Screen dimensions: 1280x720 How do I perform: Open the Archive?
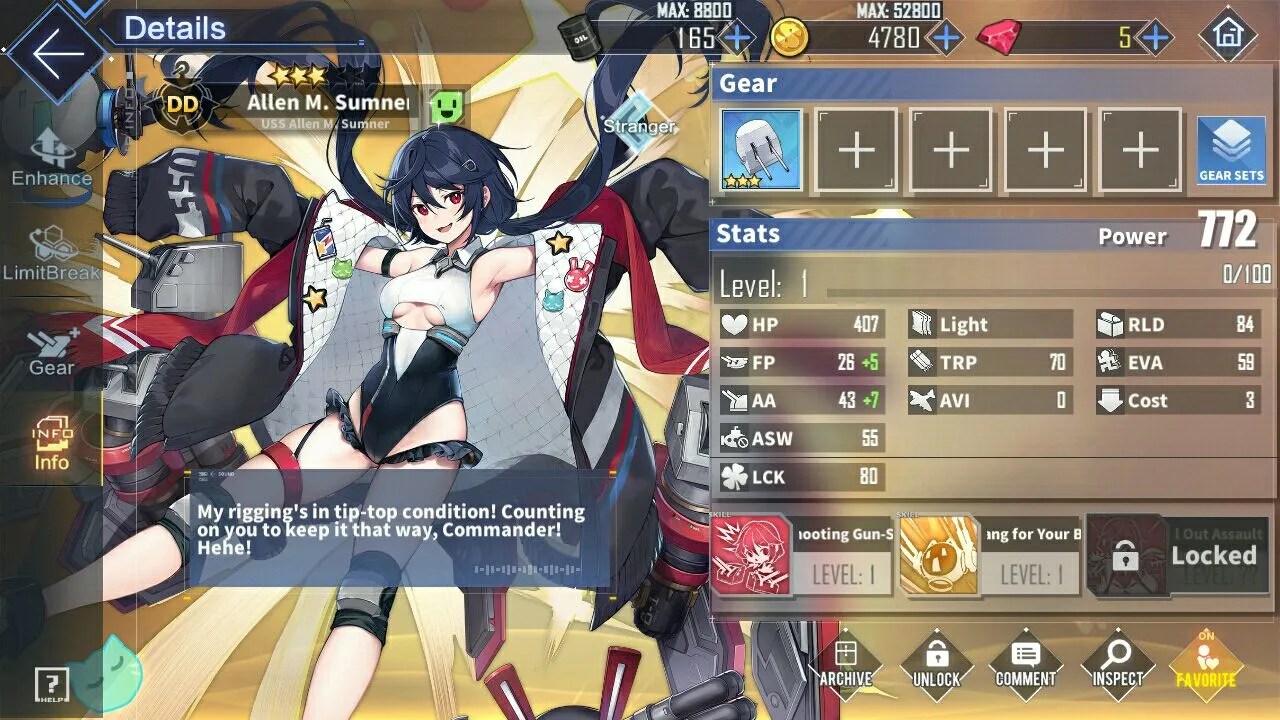(846, 663)
